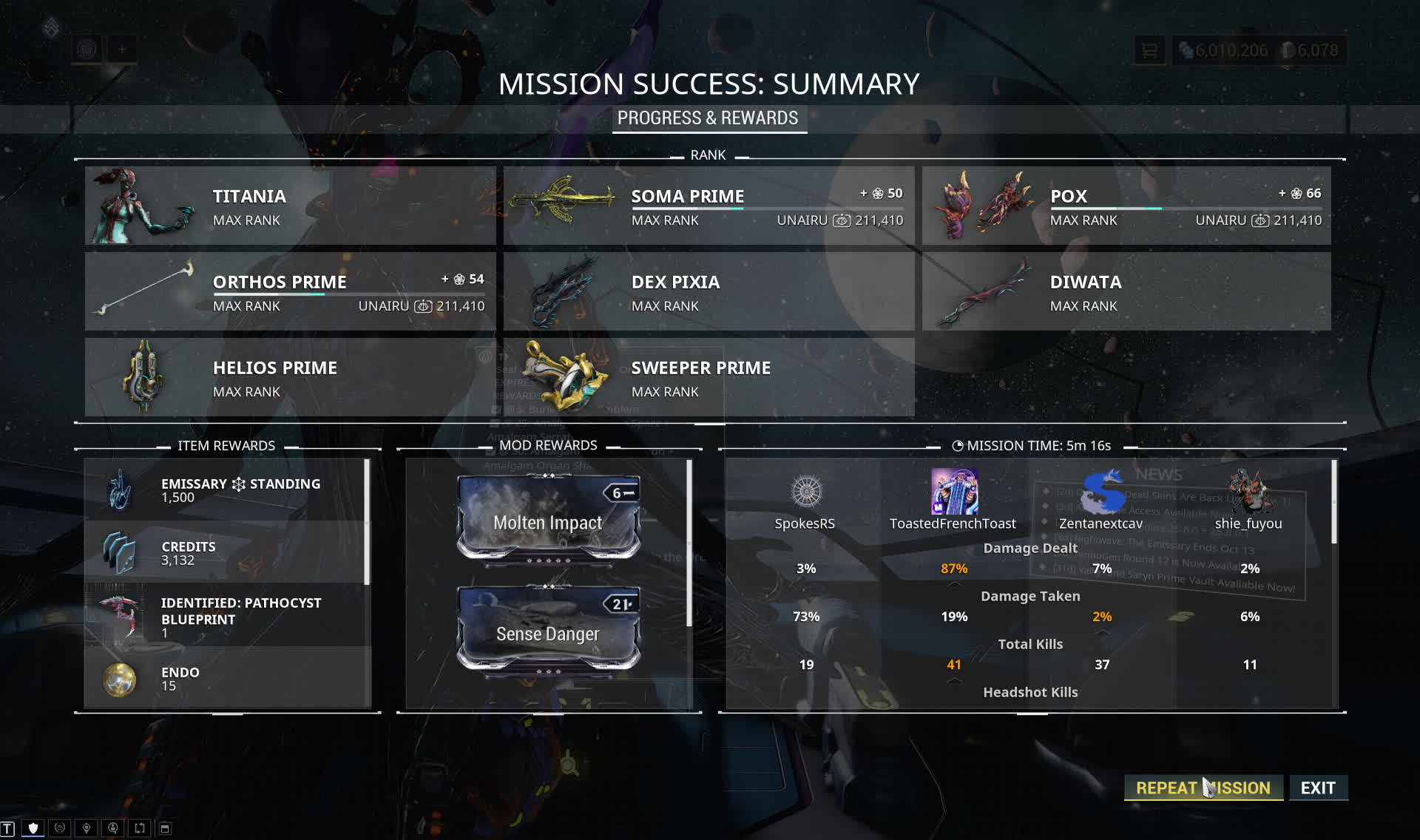Select the Orthos Prime rank panel
The width and height of the screenshot is (1420, 840).
(290, 291)
